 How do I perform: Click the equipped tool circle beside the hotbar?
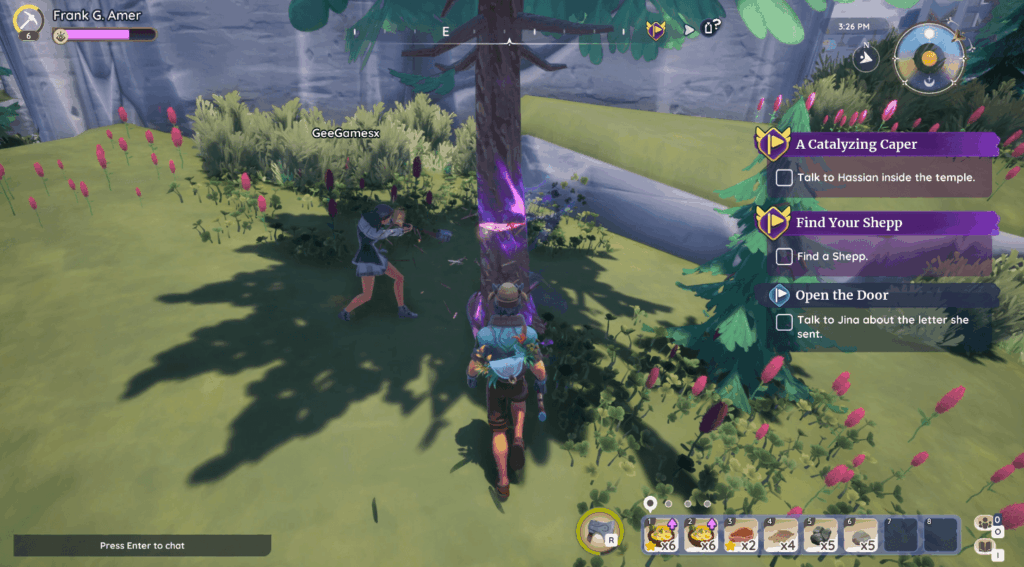(x=600, y=531)
